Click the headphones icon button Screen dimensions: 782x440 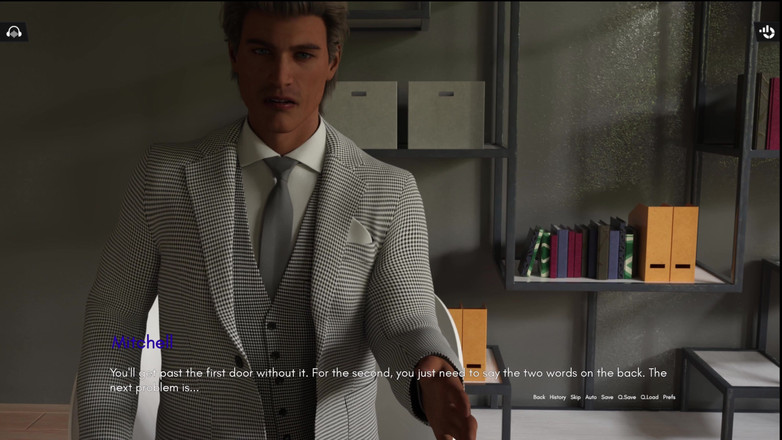pos(14,32)
